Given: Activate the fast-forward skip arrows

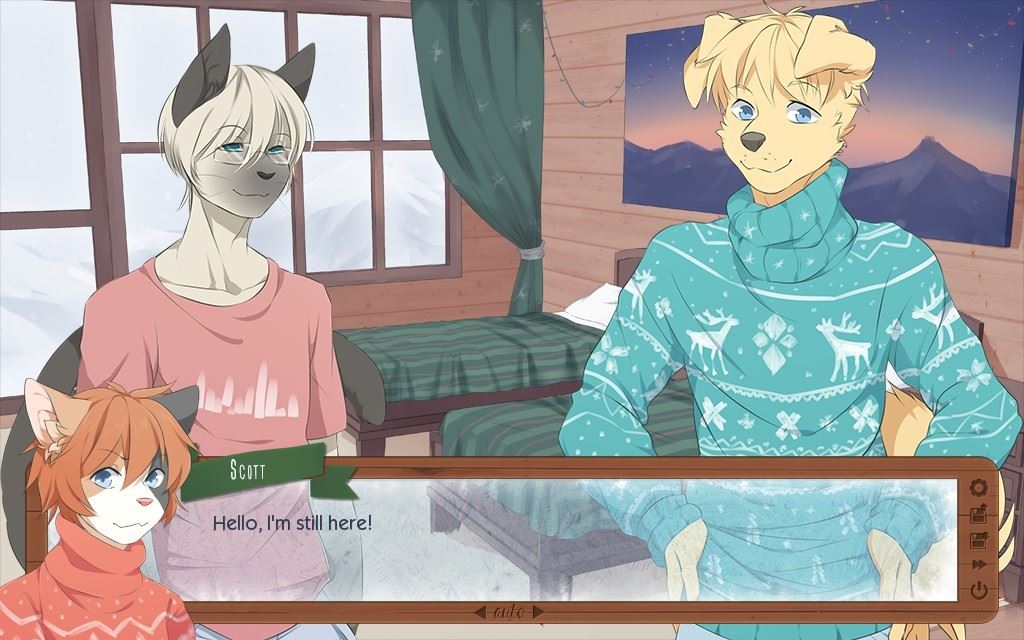Looking at the screenshot, I should 978,566.
